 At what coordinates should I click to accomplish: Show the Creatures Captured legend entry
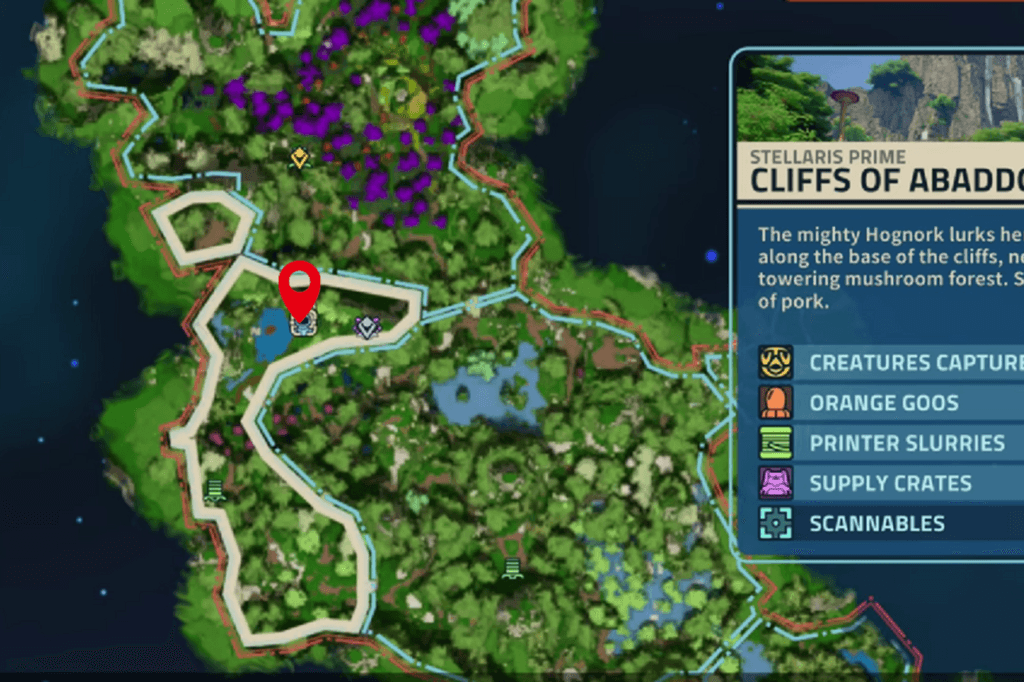point(890,362)
